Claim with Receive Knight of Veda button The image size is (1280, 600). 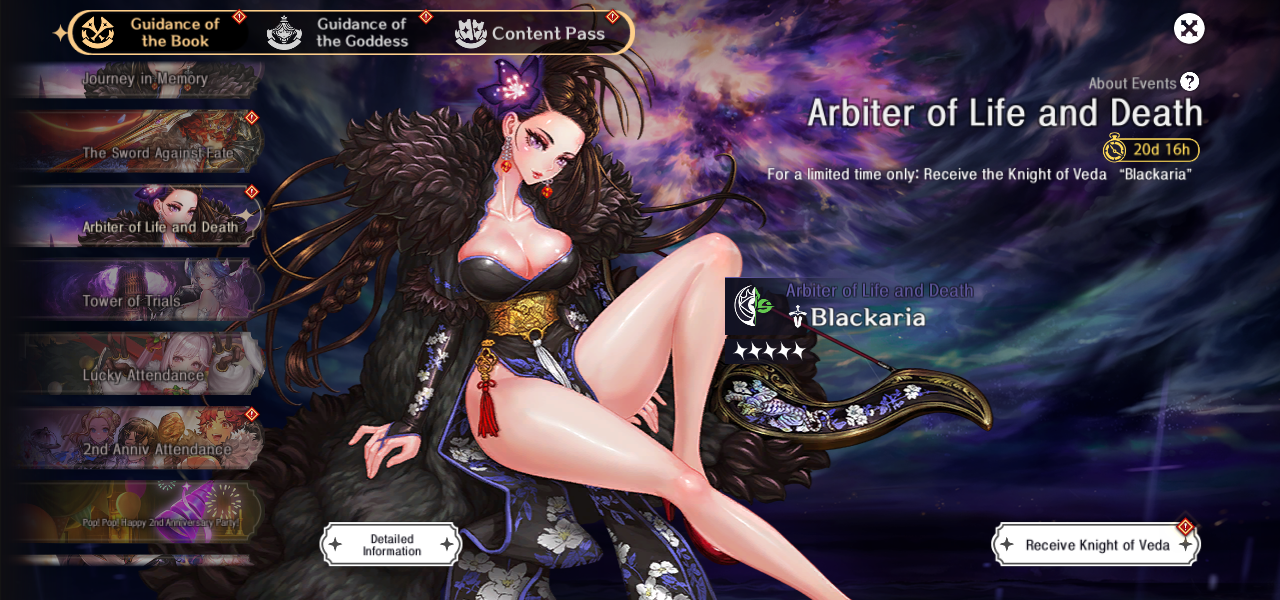coord(1096,545)
